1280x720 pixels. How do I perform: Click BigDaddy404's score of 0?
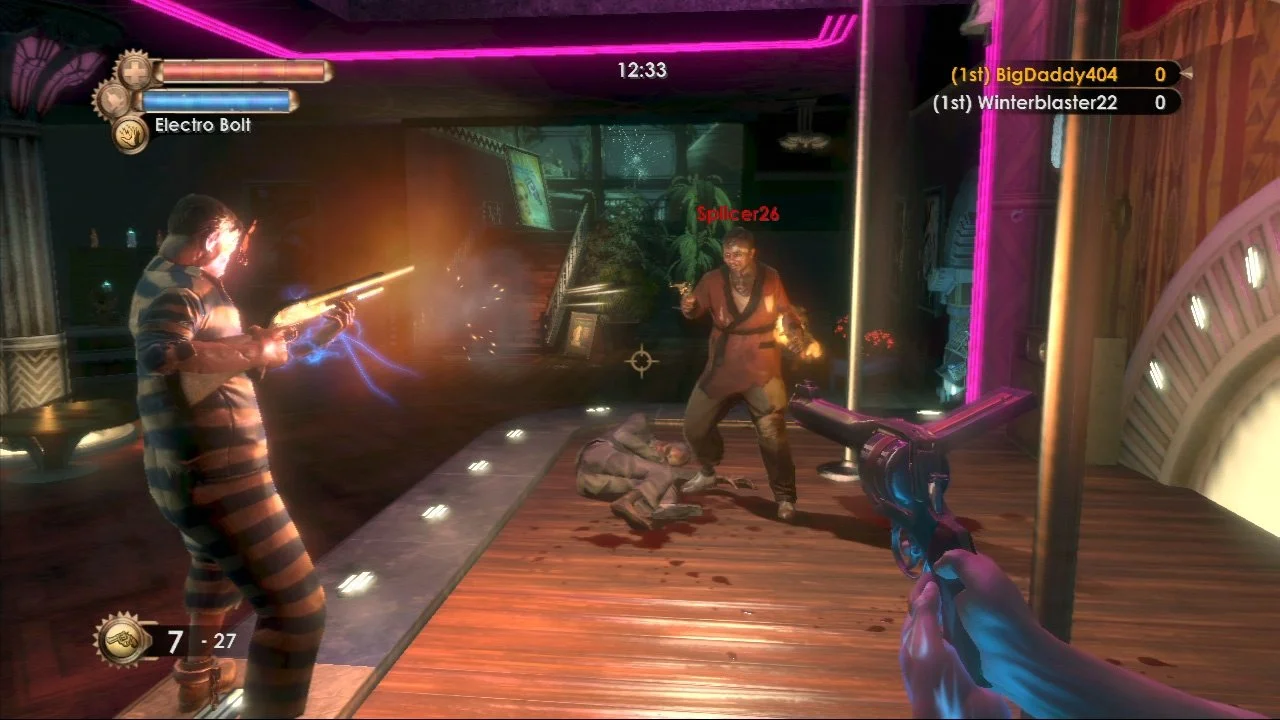click(x=1159, y=74)
